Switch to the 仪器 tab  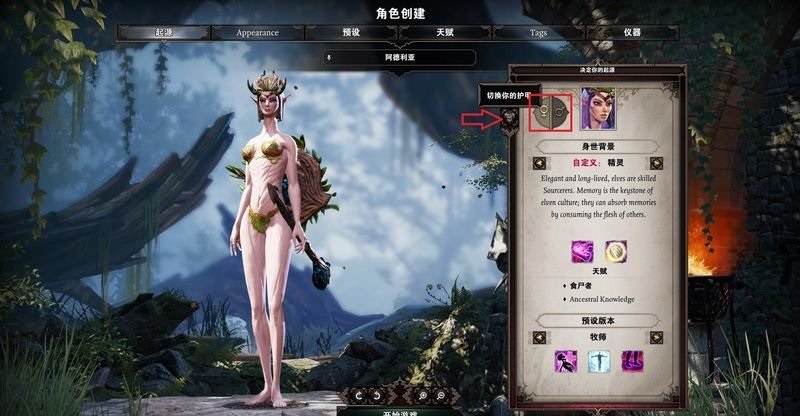point(632,32)
